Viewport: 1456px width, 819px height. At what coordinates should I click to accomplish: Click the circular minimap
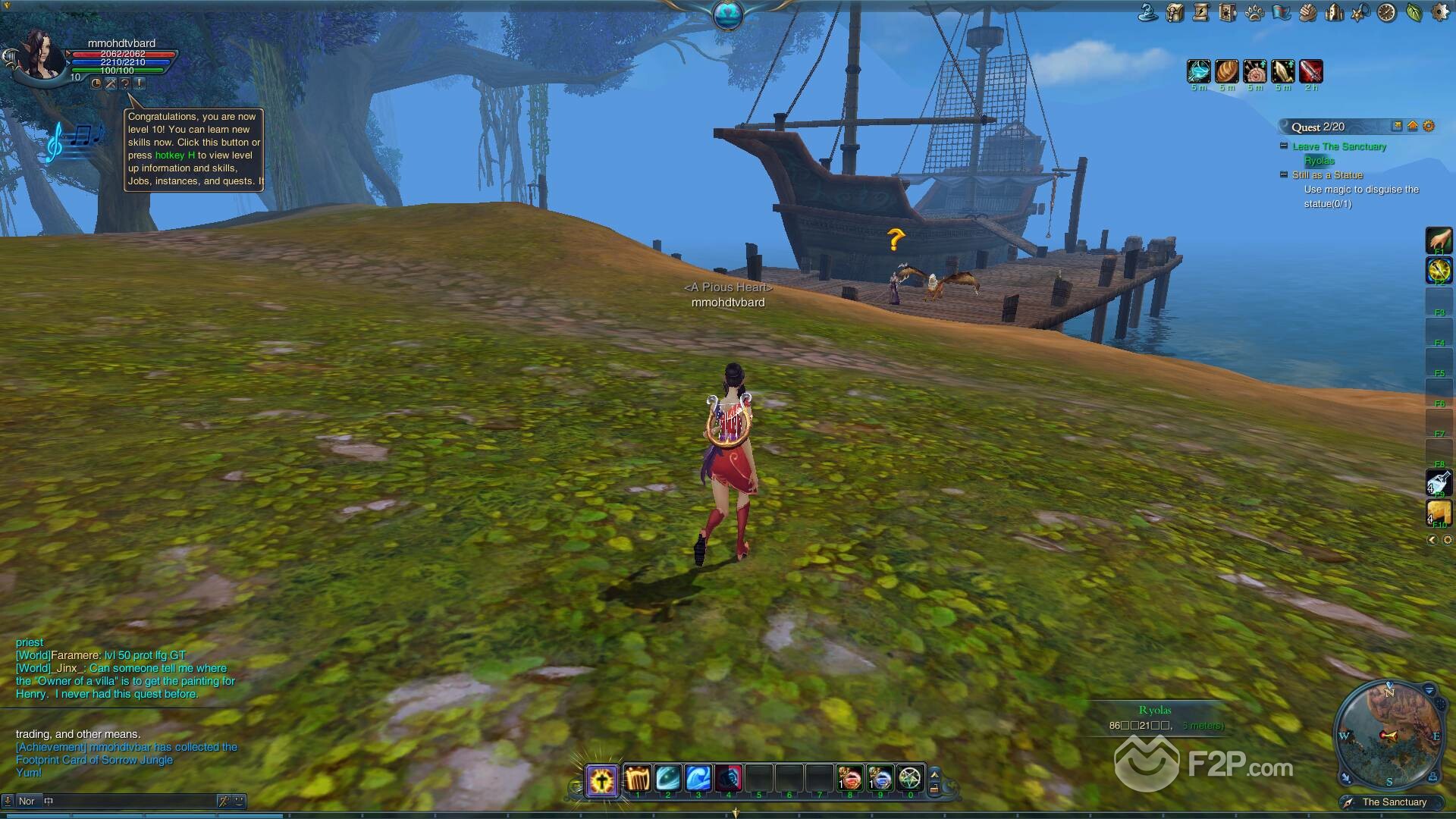tap(1389, 735)
